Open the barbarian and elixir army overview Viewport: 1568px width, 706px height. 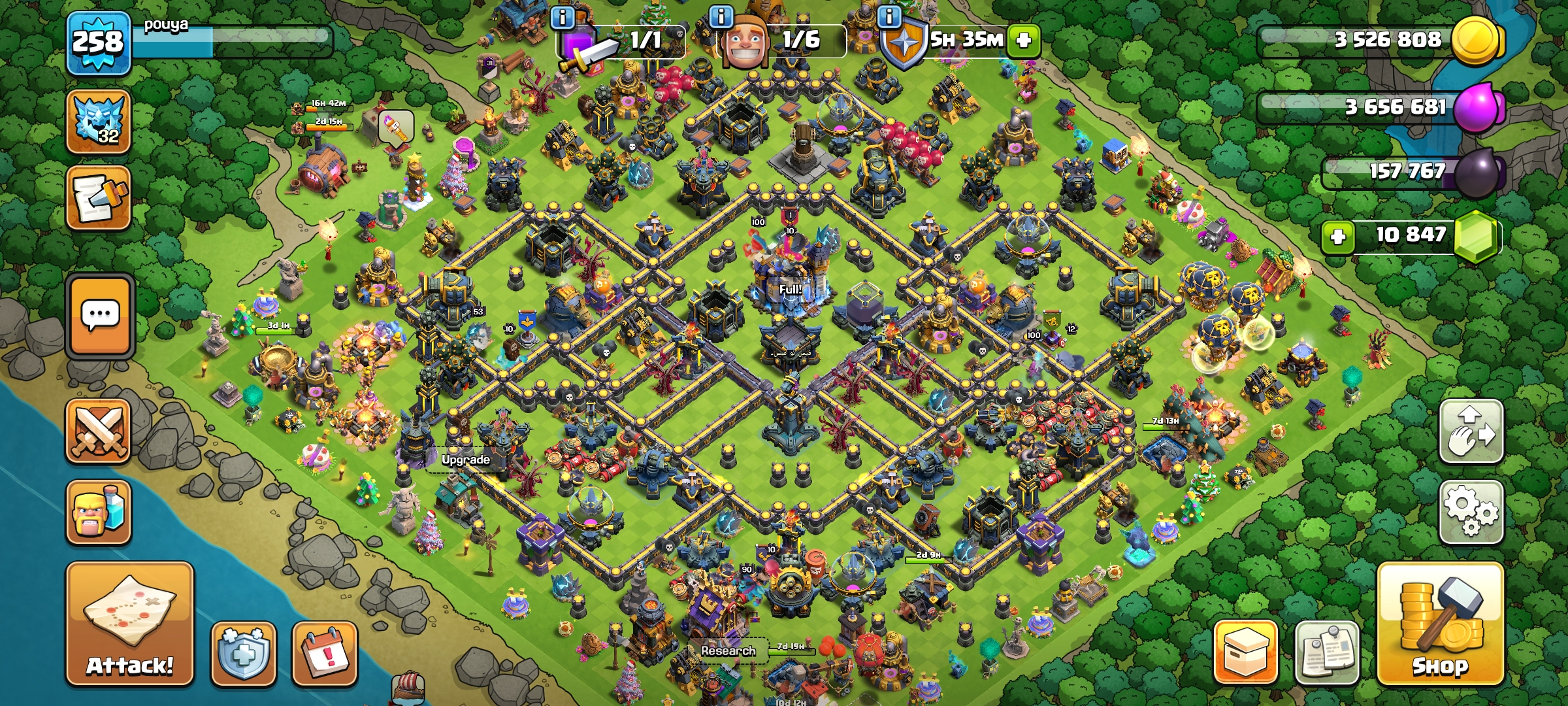99,512
